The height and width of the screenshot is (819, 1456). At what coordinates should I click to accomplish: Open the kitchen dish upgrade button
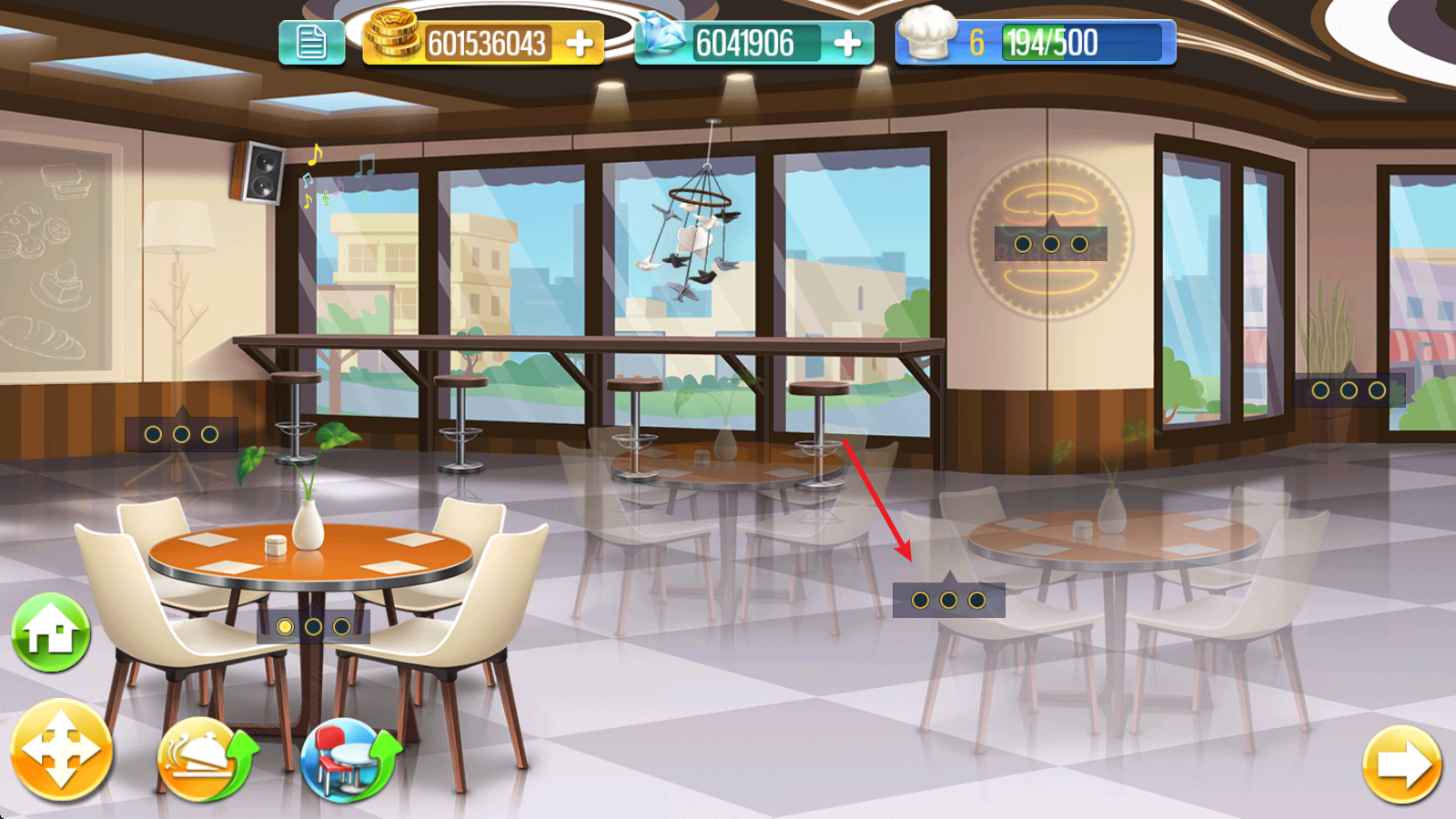(x=207, y=759)
